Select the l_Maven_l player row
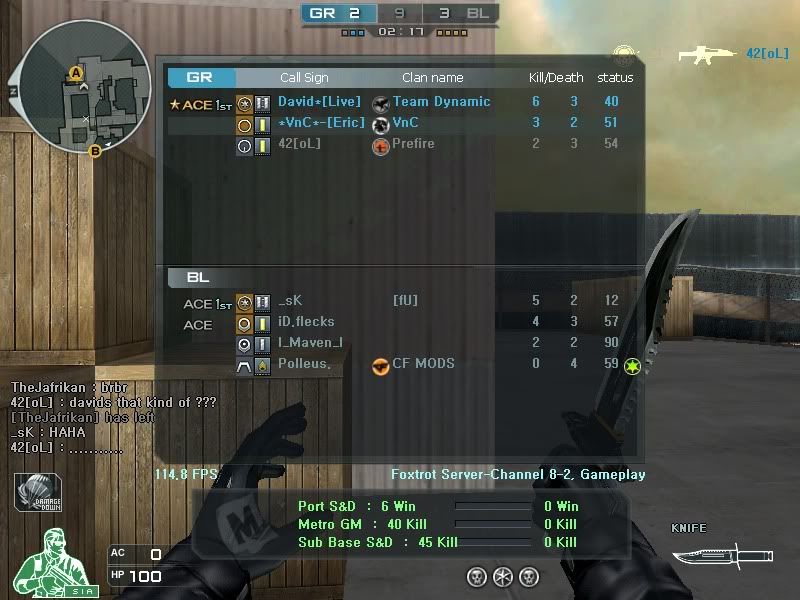800x600 pixels. tap(400, 343)
